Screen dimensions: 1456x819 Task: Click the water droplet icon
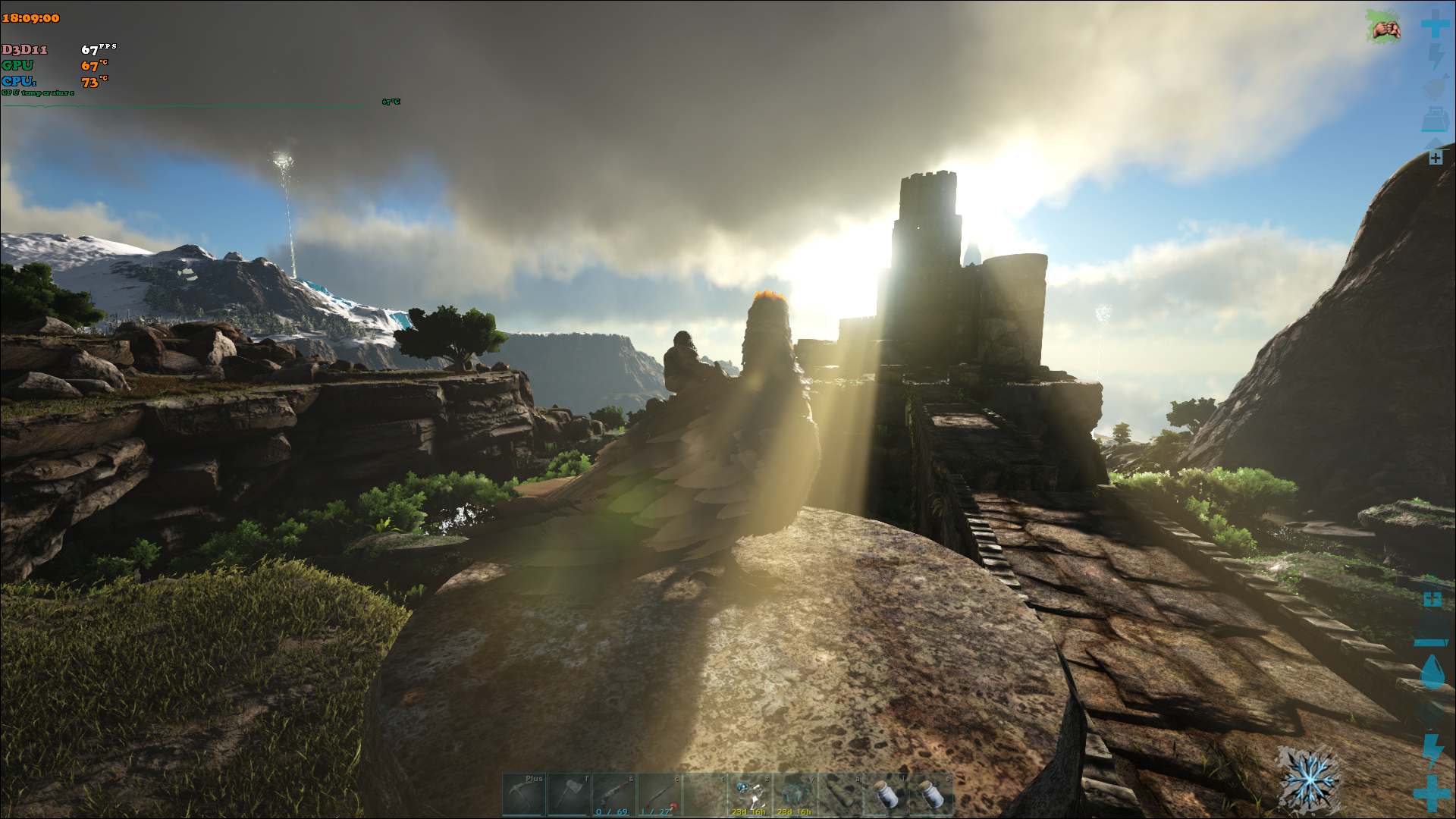pos(1432,672)
